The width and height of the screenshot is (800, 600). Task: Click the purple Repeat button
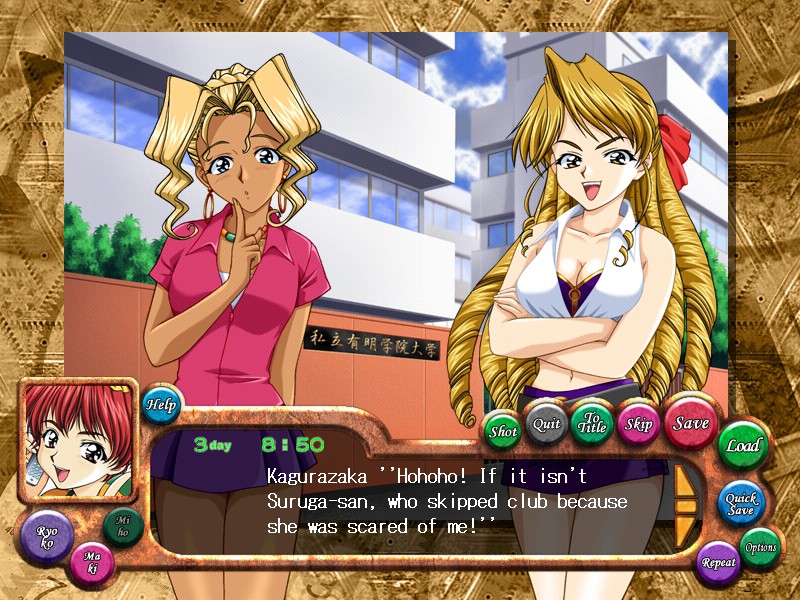718,561
